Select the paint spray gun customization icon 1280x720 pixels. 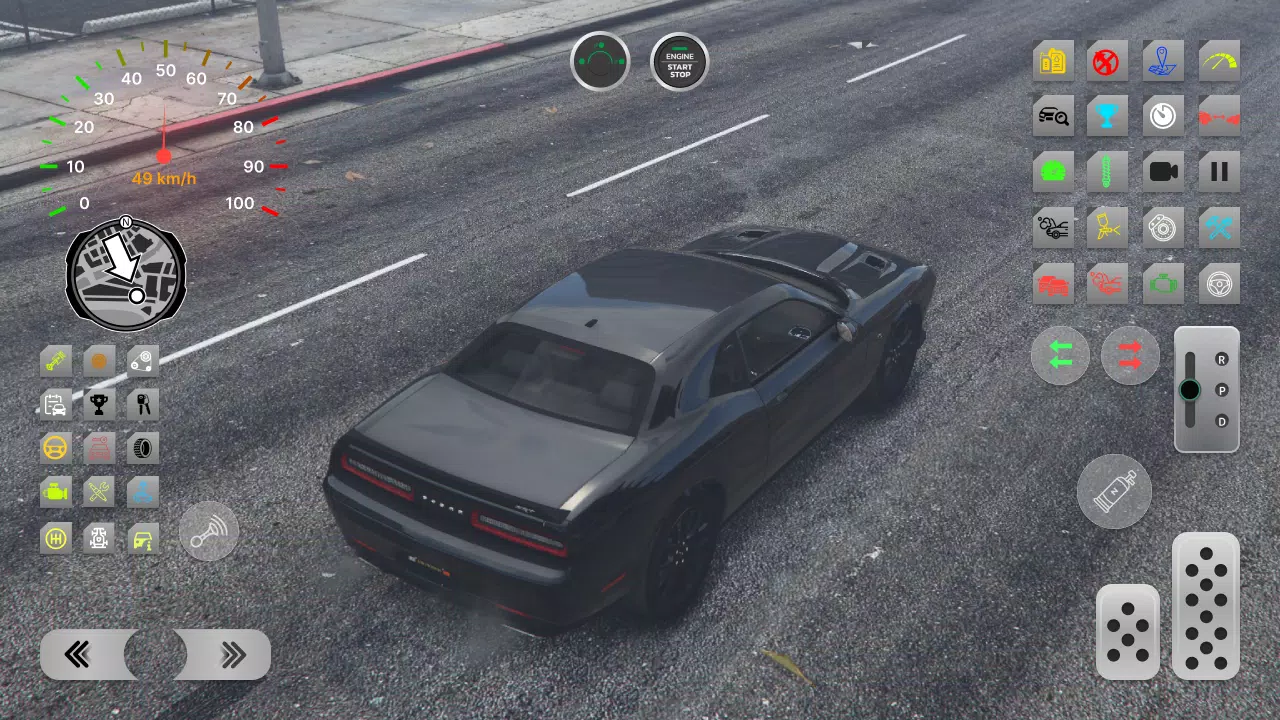[1107, 227]
